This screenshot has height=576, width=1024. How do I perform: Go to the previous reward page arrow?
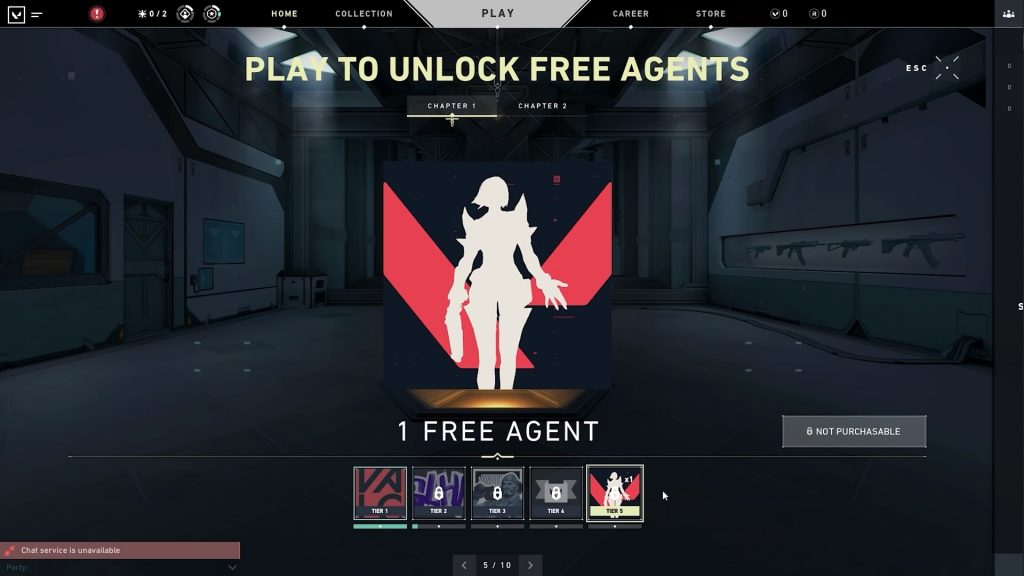tap(464, 565)
